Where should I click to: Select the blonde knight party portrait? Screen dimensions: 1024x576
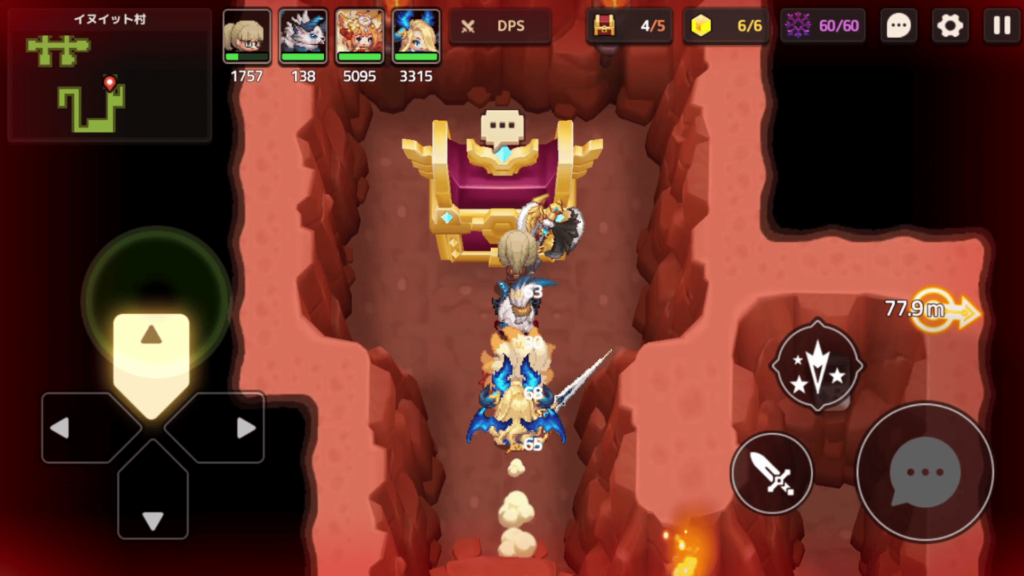point(246,37)
